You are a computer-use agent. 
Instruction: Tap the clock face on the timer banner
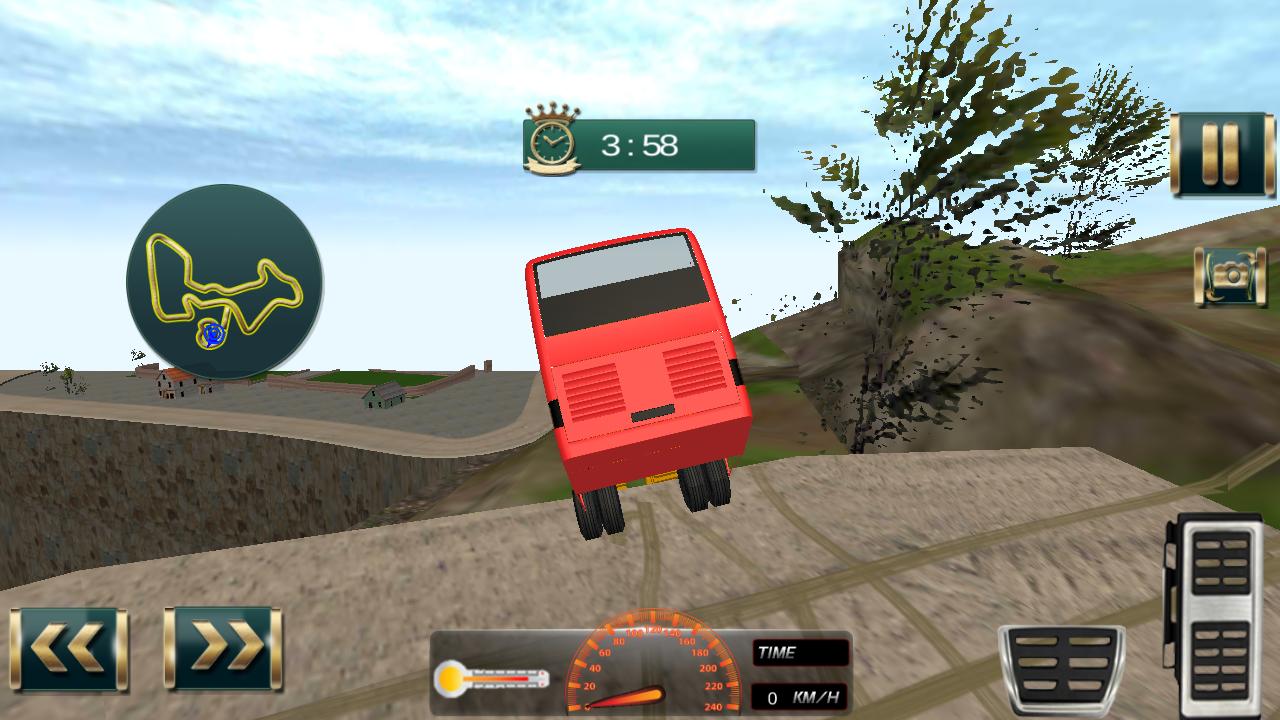tap(552, 145)
